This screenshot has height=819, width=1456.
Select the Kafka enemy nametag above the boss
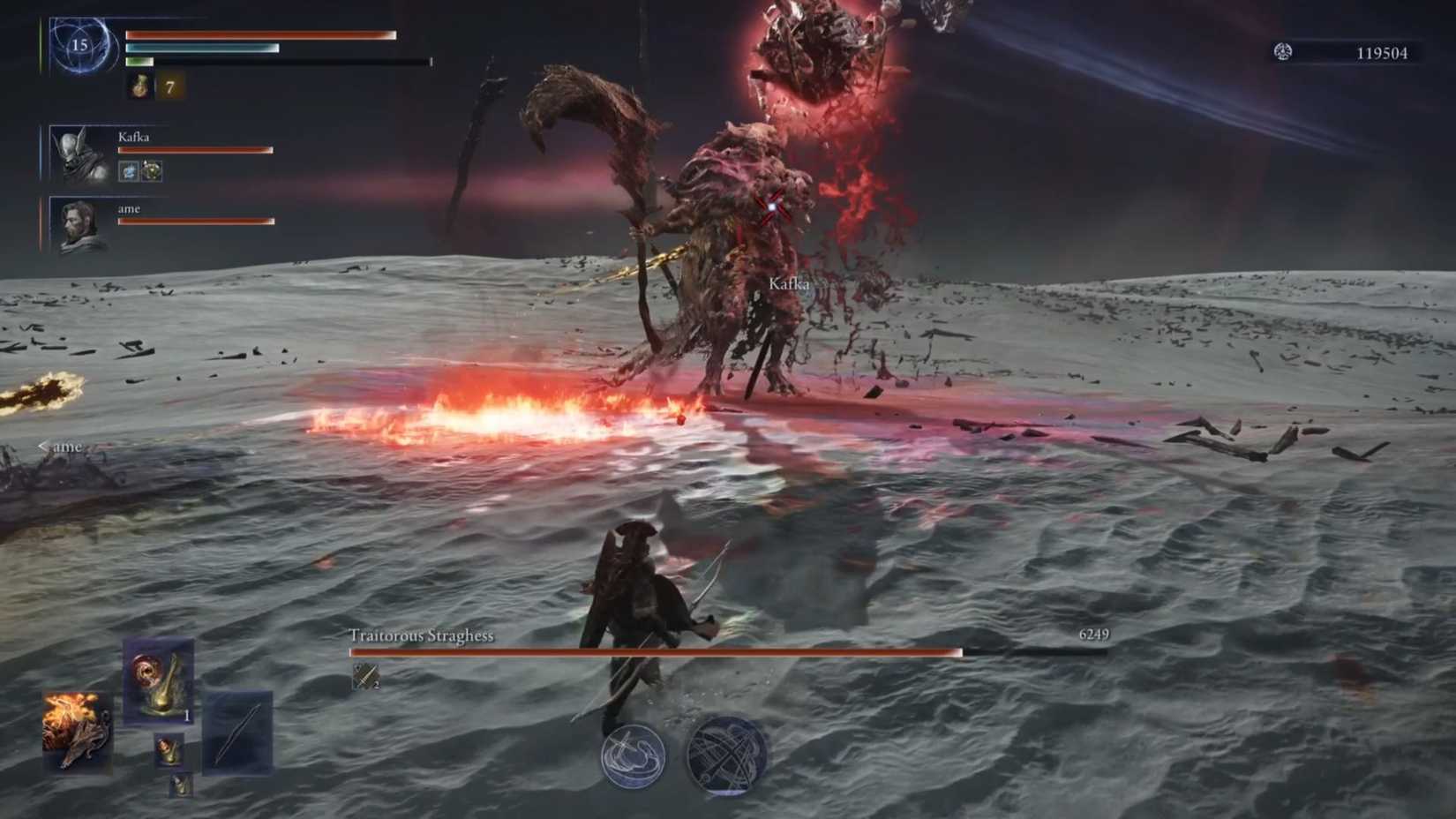pos(791,284)
